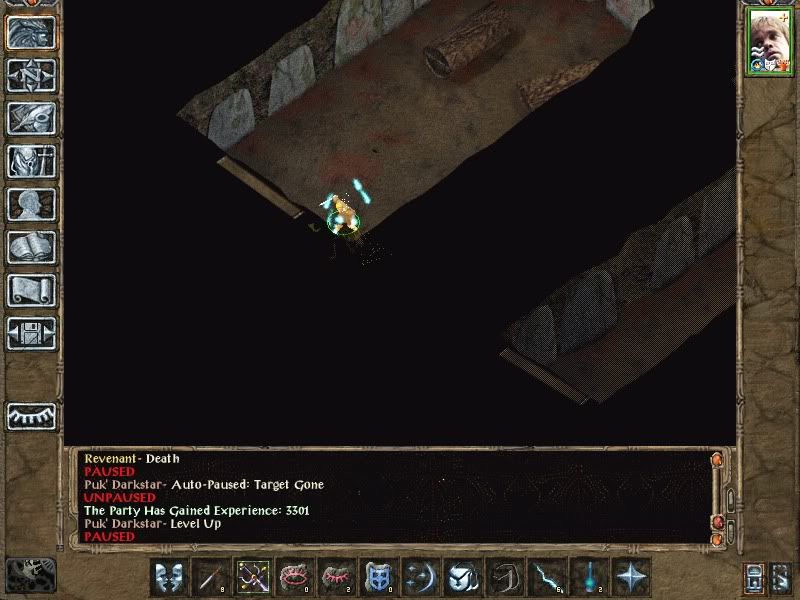This screenshot has width=800, height=600.
Task: Use the blue wand quick item
Action: point(589,577)
